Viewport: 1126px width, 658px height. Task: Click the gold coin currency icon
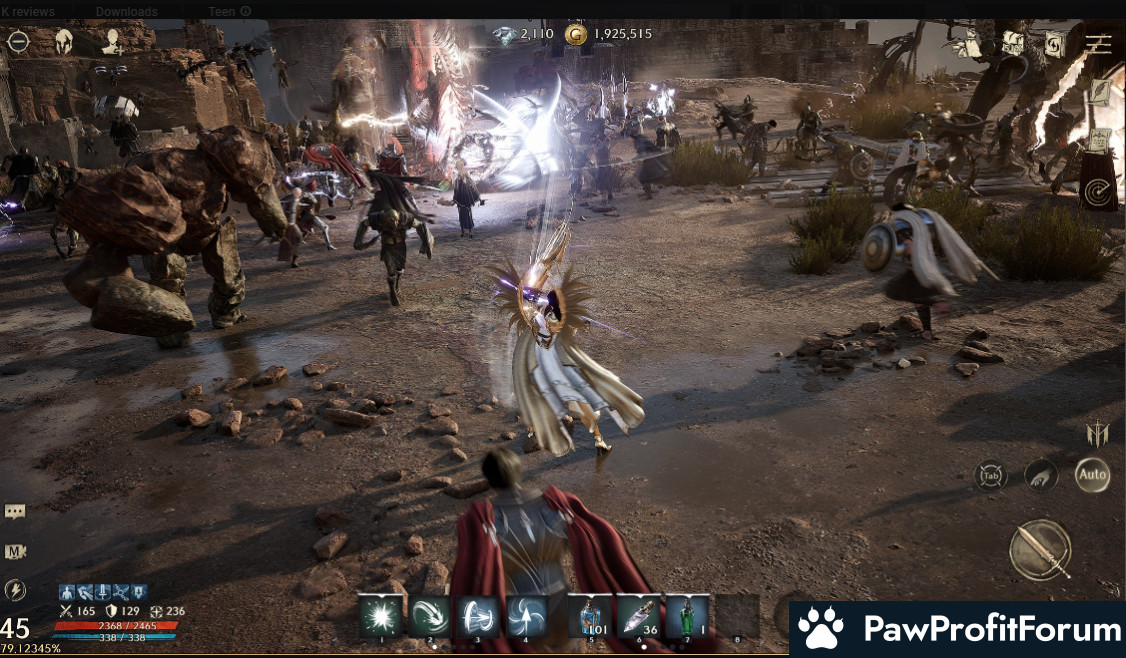pos(575,35)
